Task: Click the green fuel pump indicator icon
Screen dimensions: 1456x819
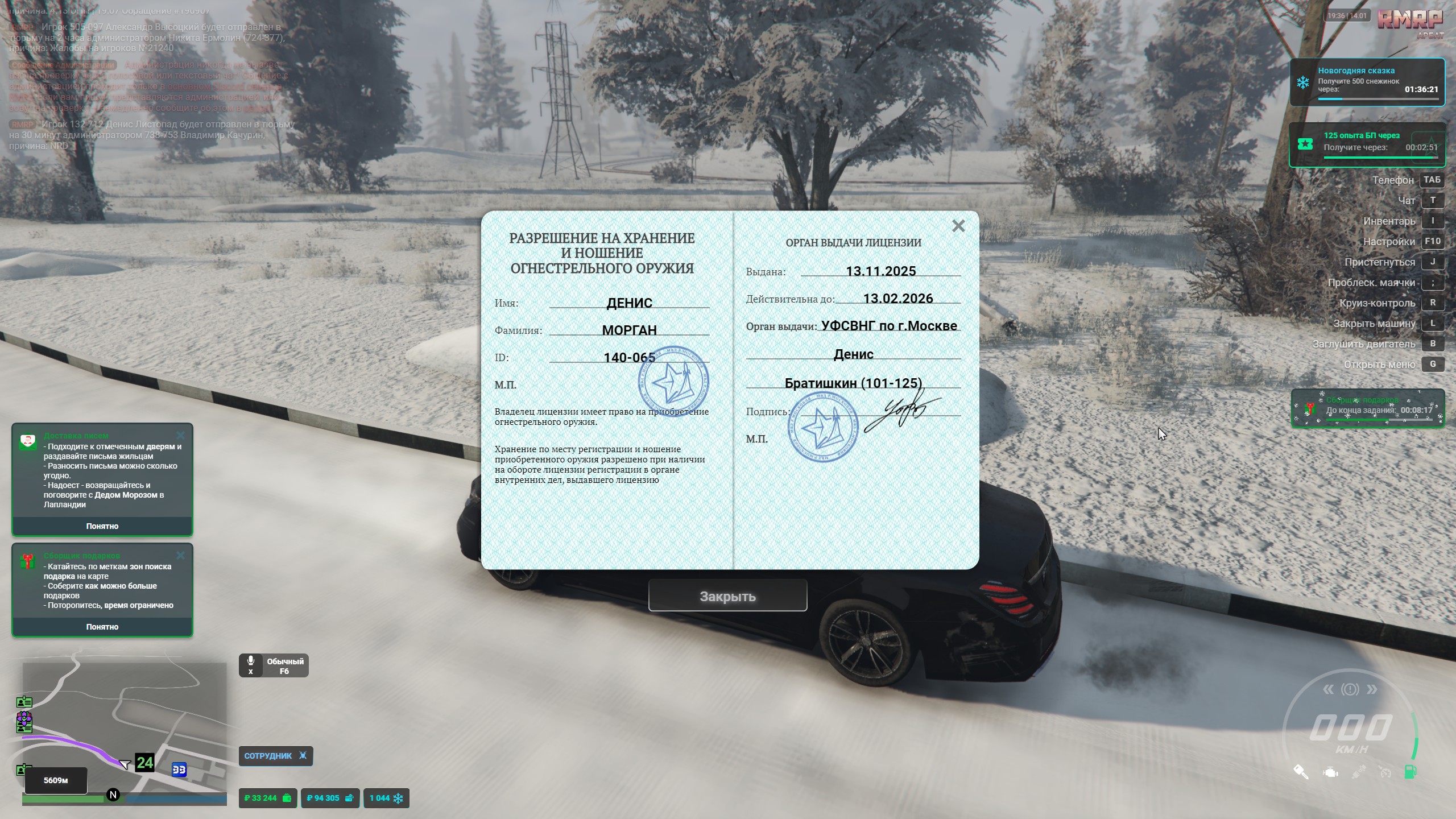Action: 1410,772
